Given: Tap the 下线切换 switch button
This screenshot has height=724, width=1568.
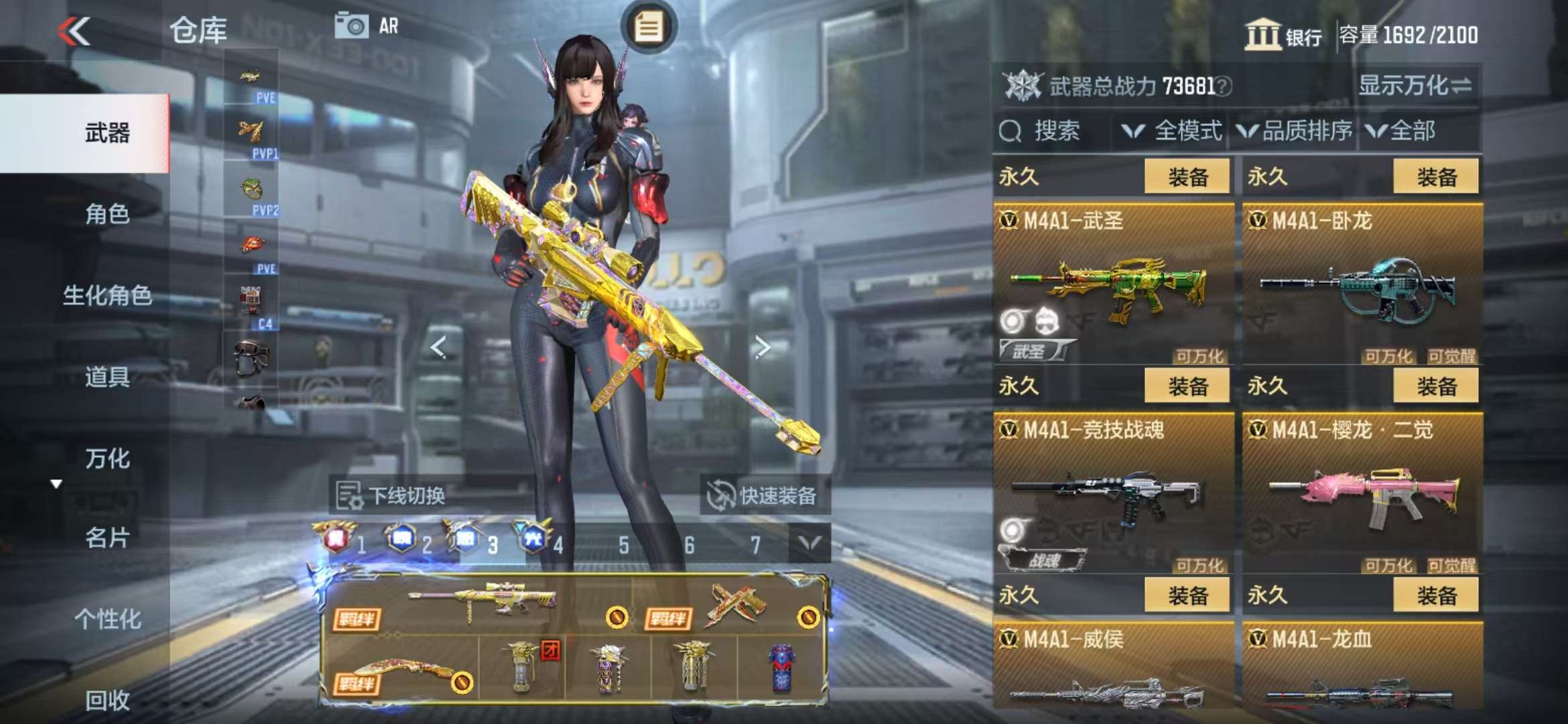Looking at the screenshot, I should pos(392,495).
